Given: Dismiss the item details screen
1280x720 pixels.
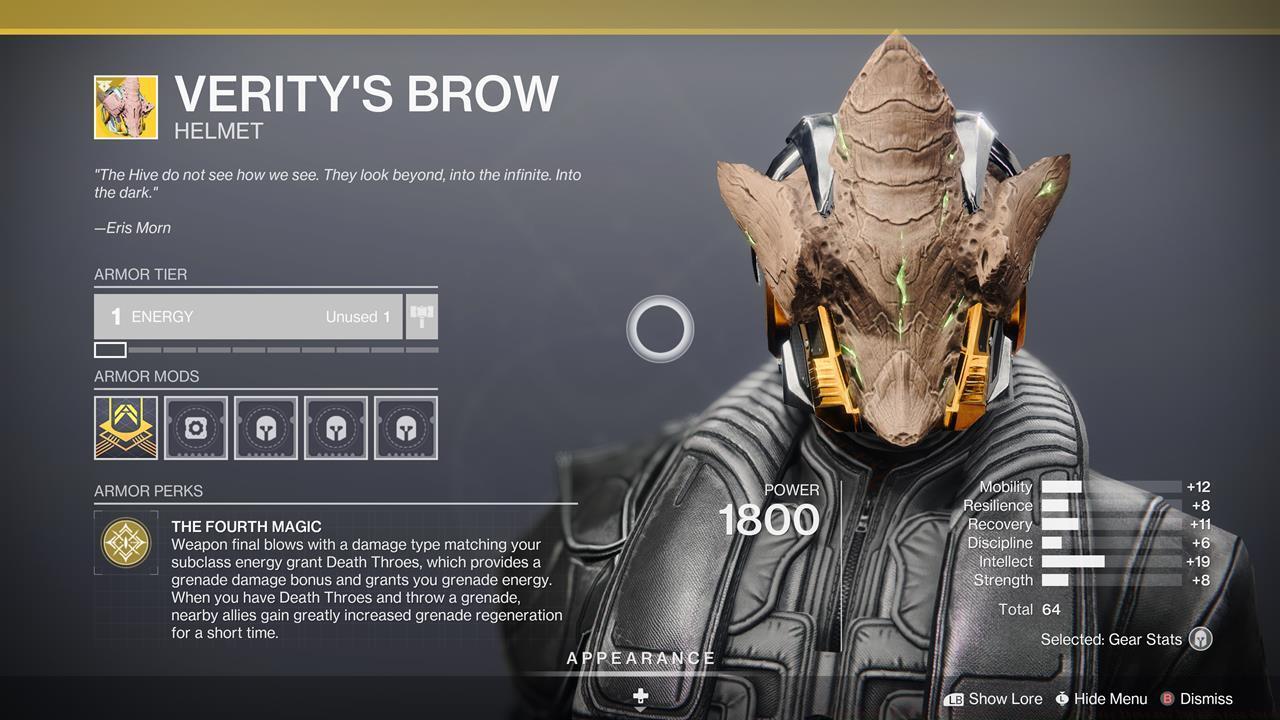Looking at the screenshot, I should (1196, 699).
